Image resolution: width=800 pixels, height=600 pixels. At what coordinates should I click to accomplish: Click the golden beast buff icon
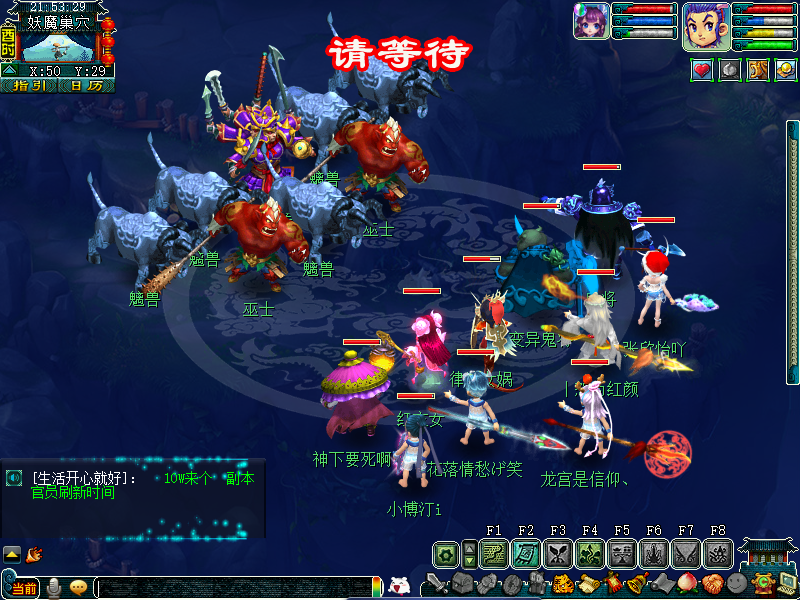[757, 70]
